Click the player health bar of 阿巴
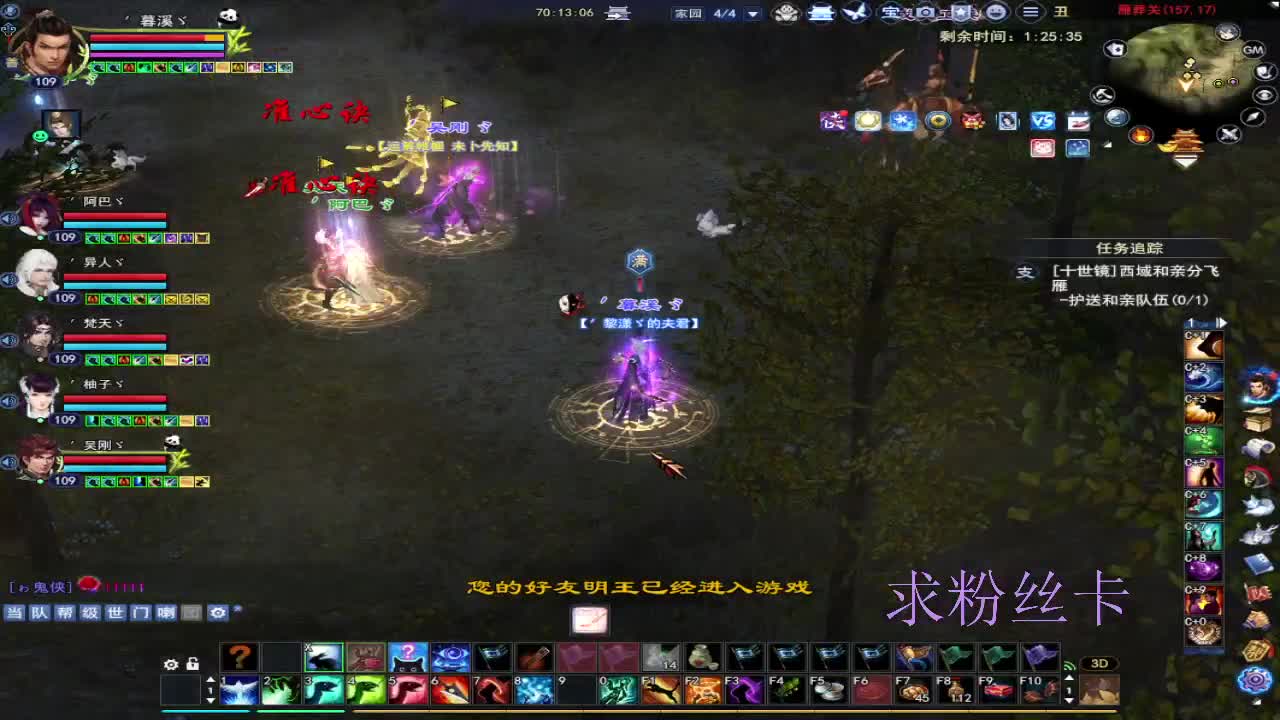1280x720 pixels. point(113,216)
